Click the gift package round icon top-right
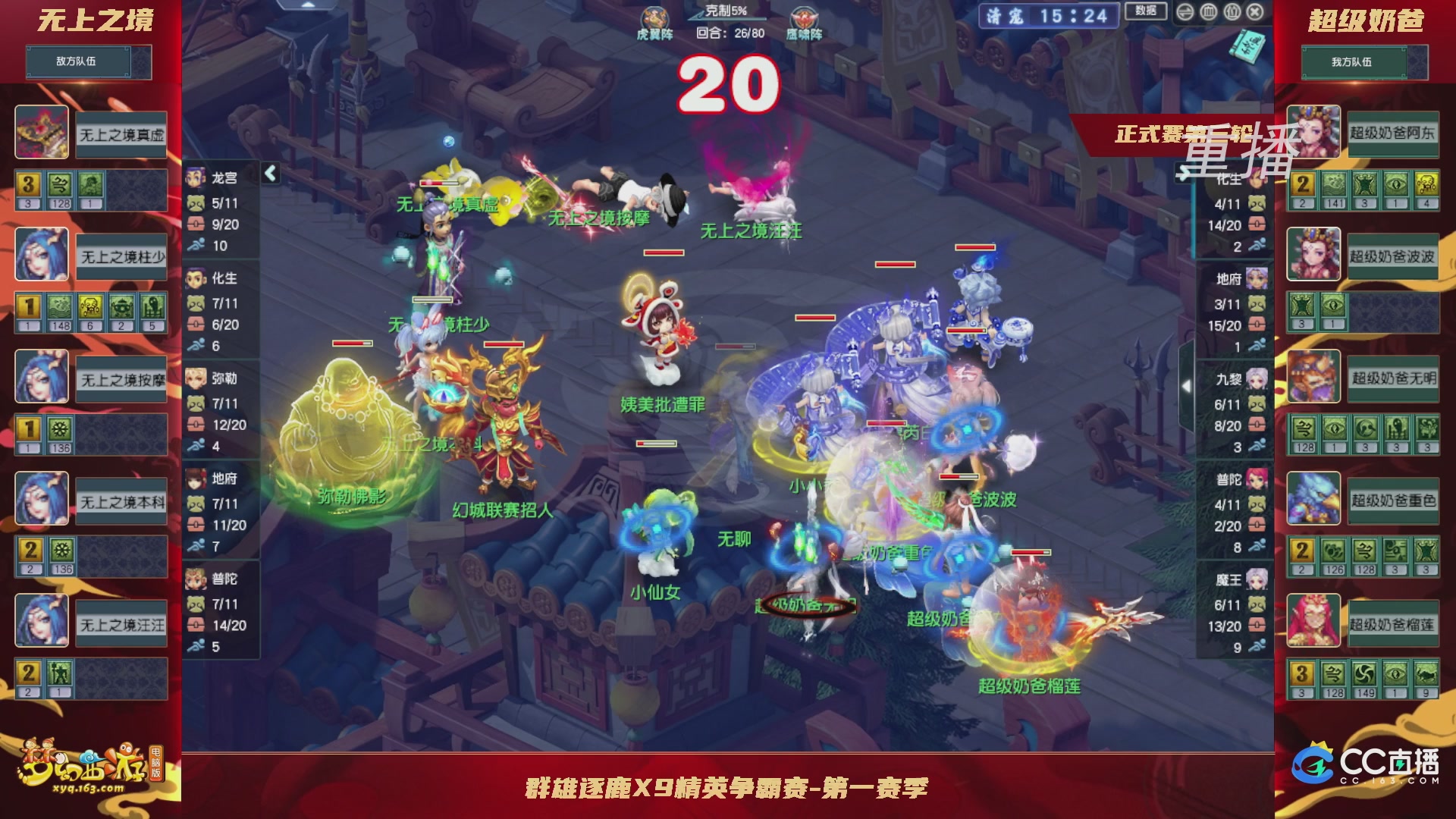This screenshot has width=1456, height=819. coord(1232,12)
